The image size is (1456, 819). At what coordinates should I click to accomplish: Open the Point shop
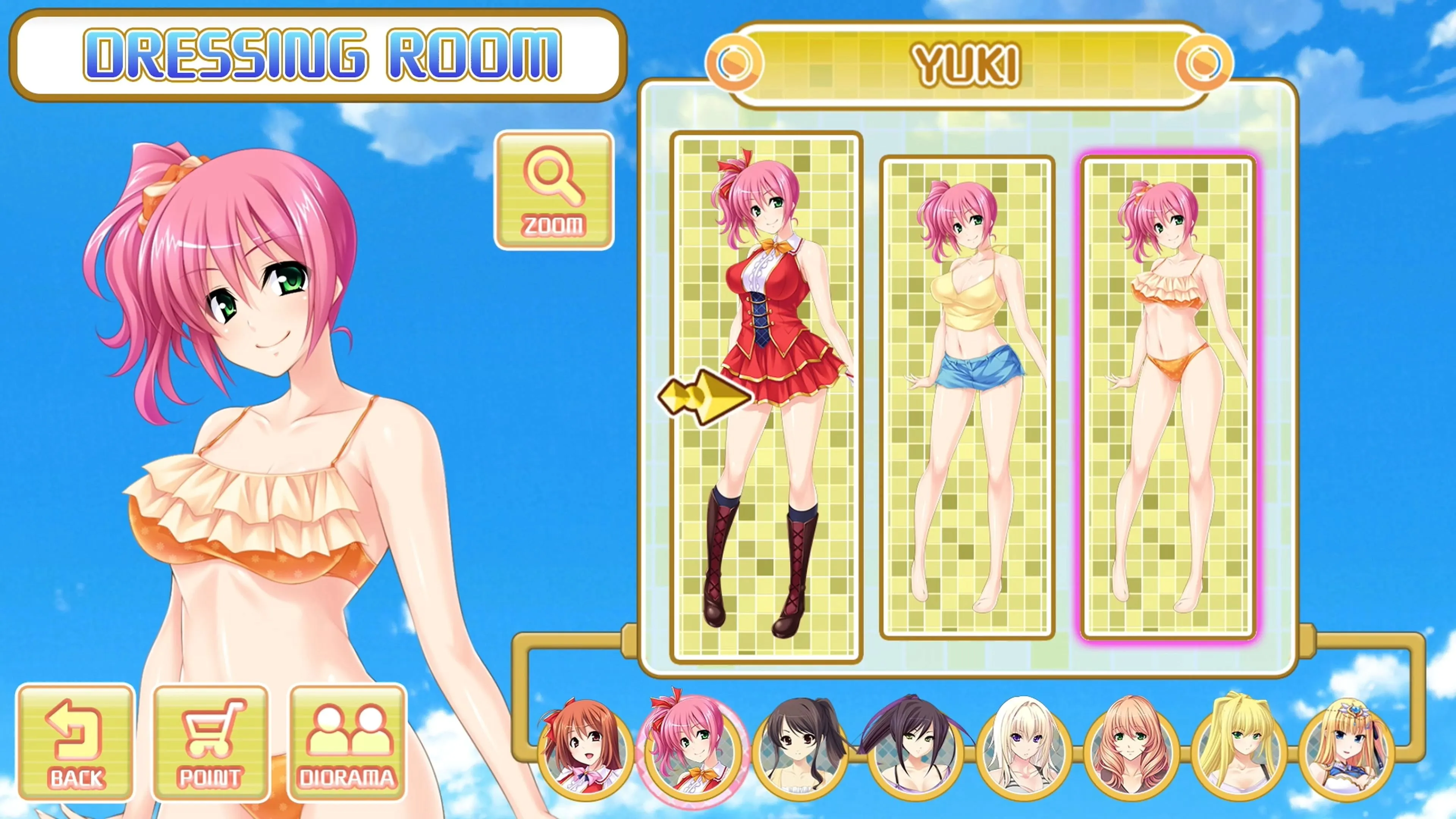point(210,742)
